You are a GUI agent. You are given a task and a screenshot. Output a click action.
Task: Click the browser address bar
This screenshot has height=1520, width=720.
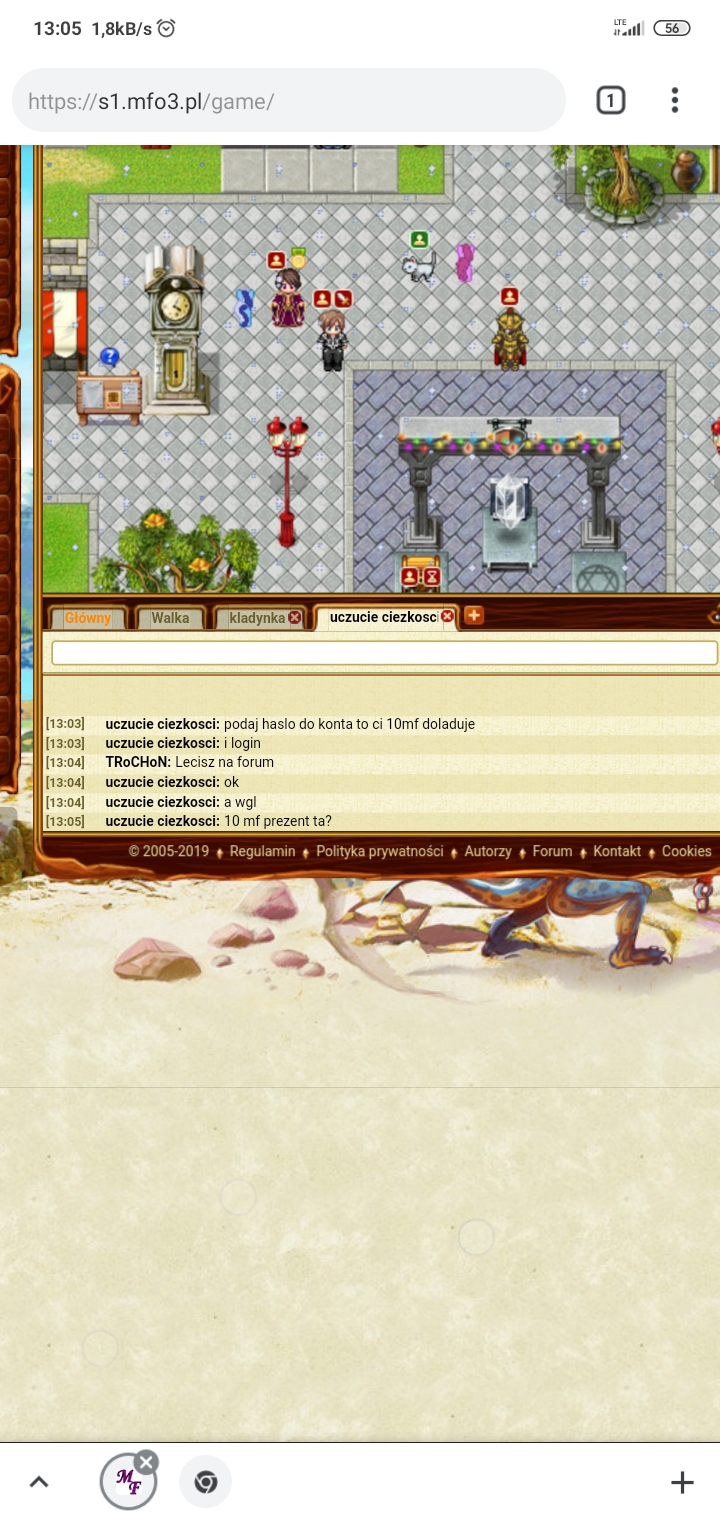[x=288, y=101]
